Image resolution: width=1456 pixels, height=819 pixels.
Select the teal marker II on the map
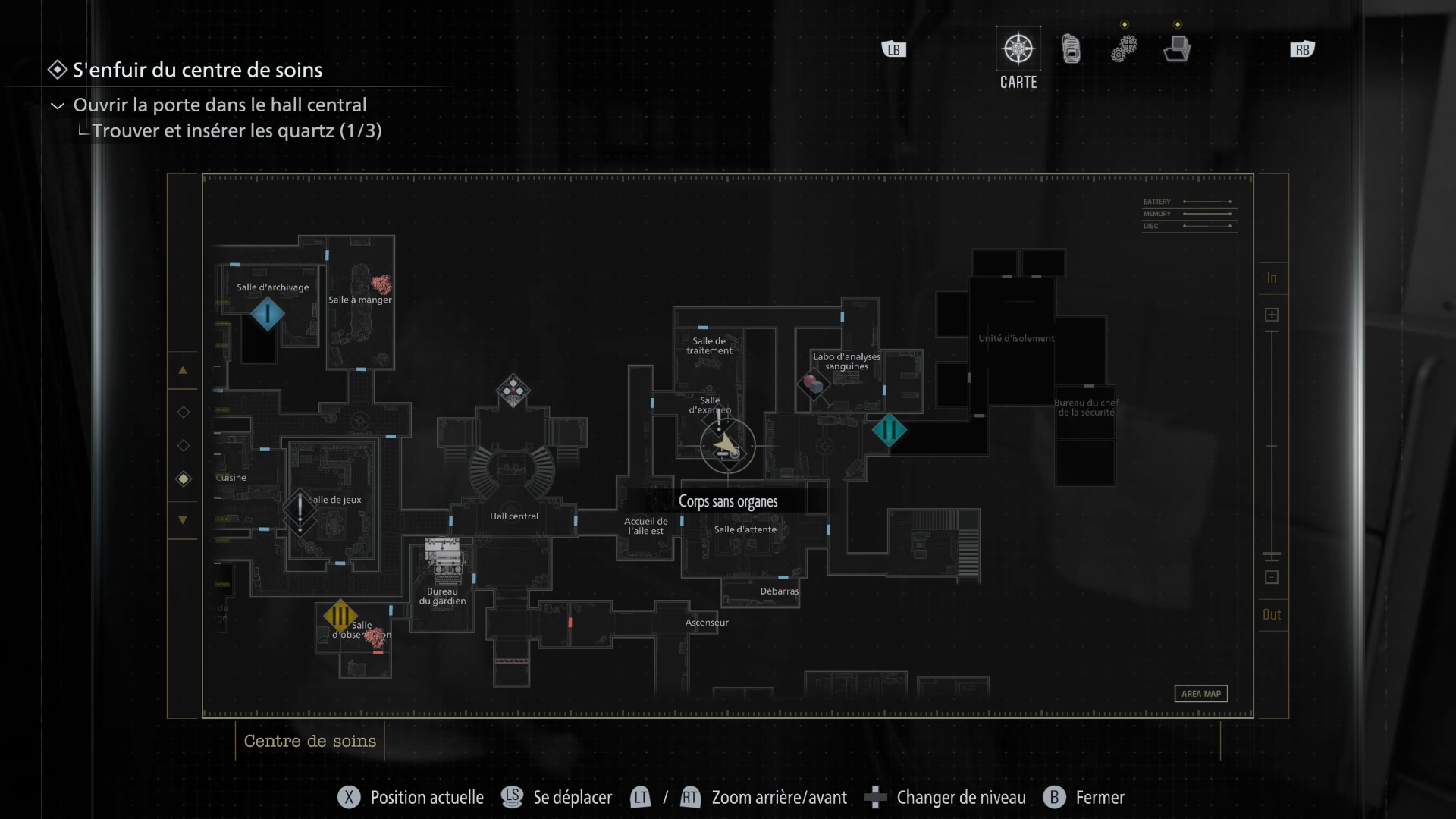[x=889, y=431]
